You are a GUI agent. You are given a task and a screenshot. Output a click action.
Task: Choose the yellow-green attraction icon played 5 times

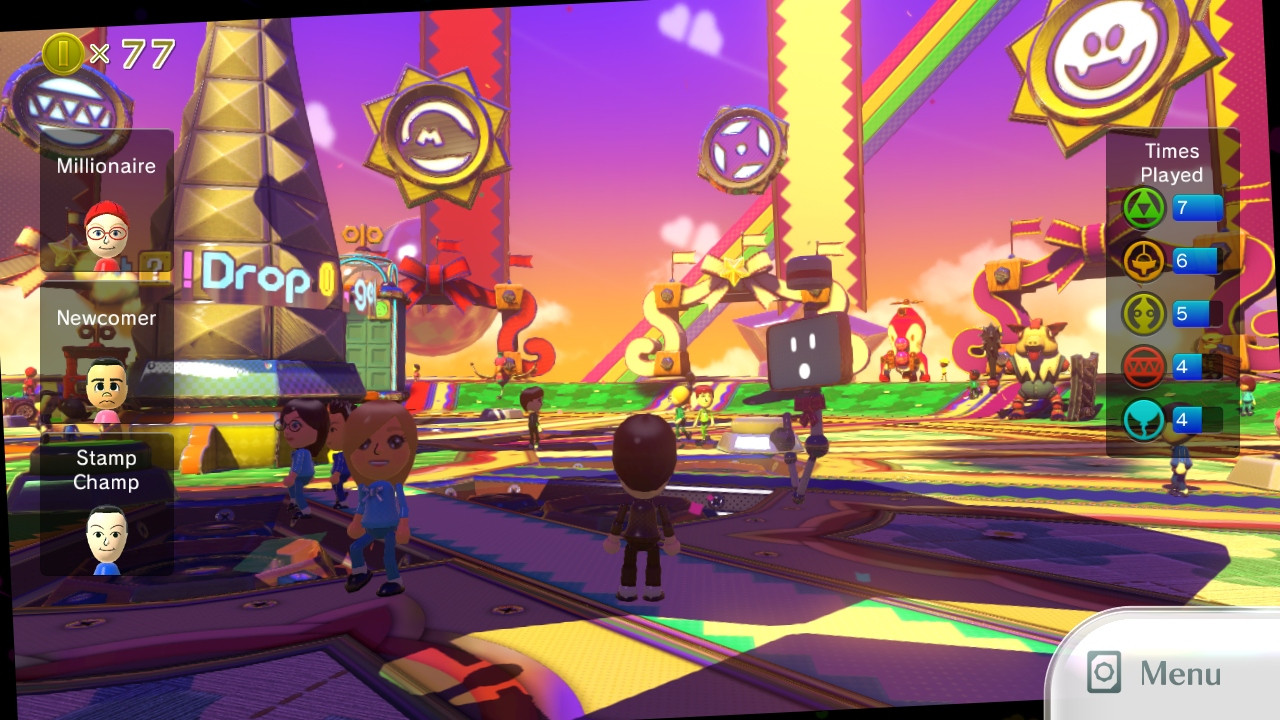pos(1141,313)
